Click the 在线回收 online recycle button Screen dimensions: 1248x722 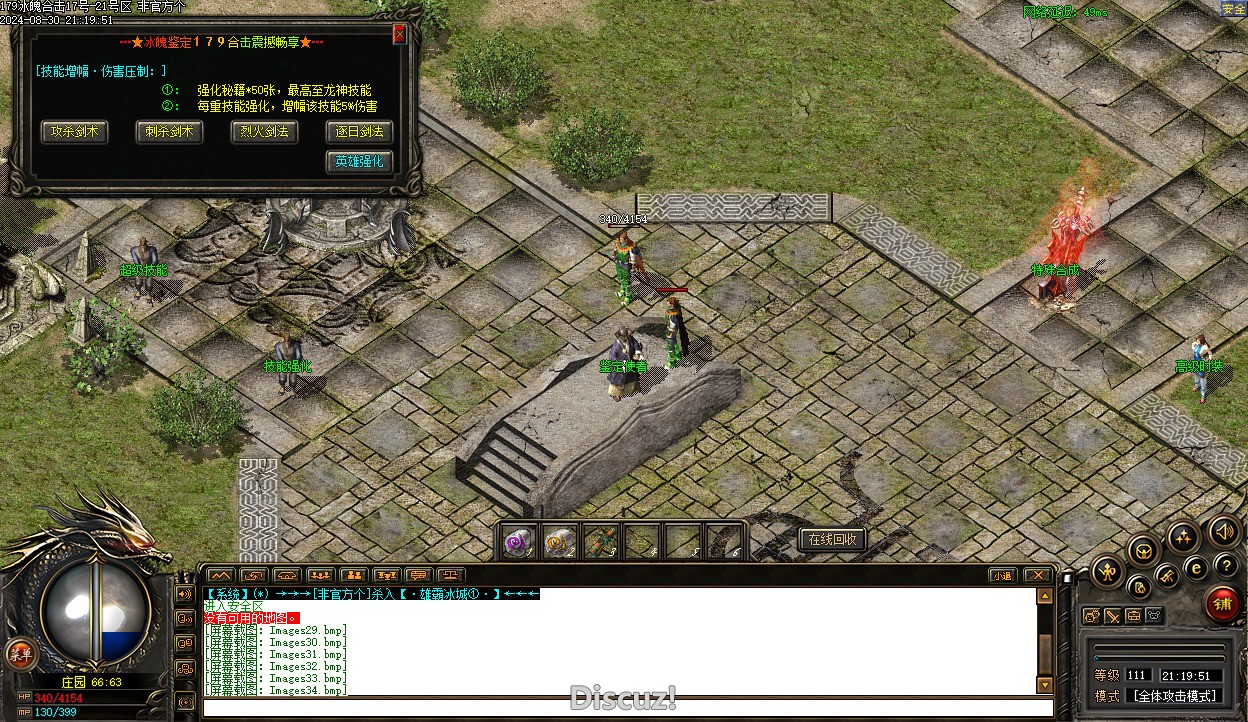point(832,539)
